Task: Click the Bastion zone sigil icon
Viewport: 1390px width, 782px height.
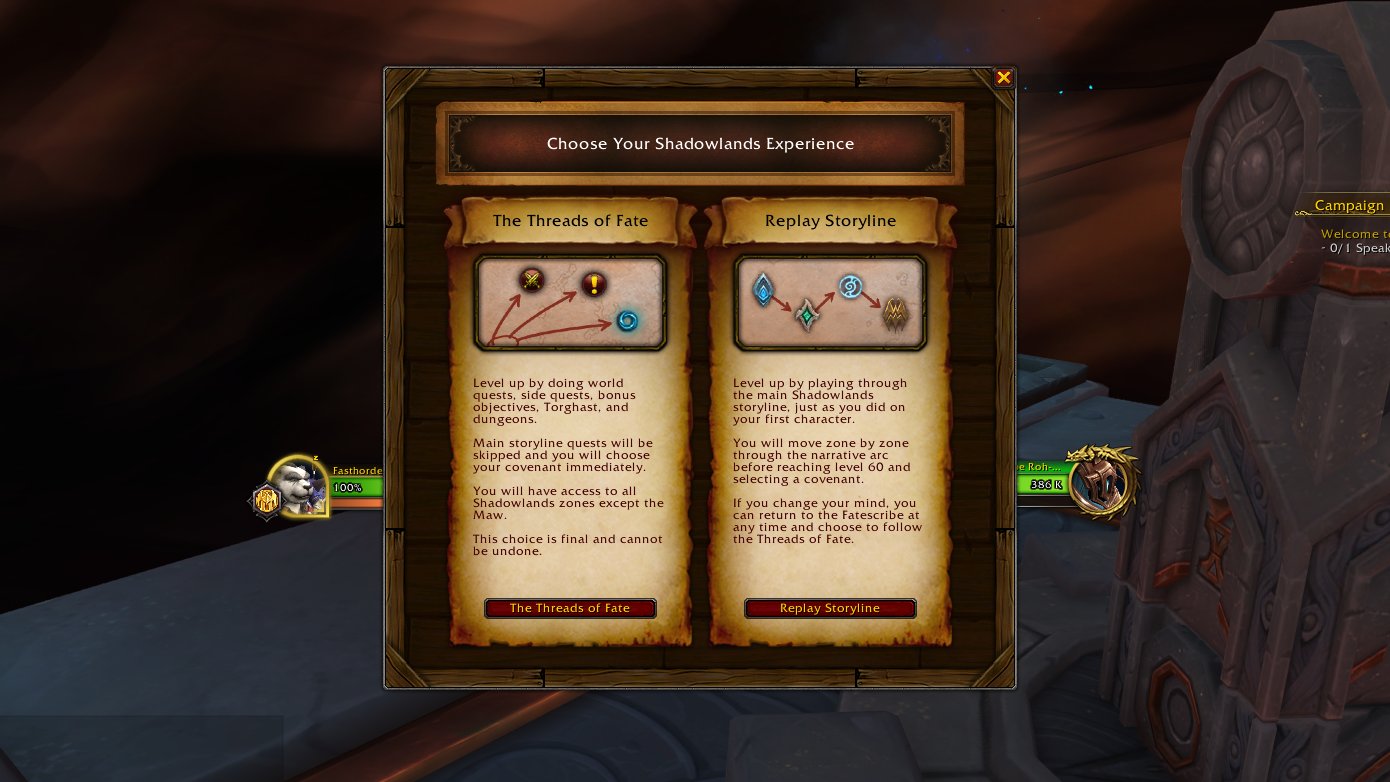Action: (764, 285)
